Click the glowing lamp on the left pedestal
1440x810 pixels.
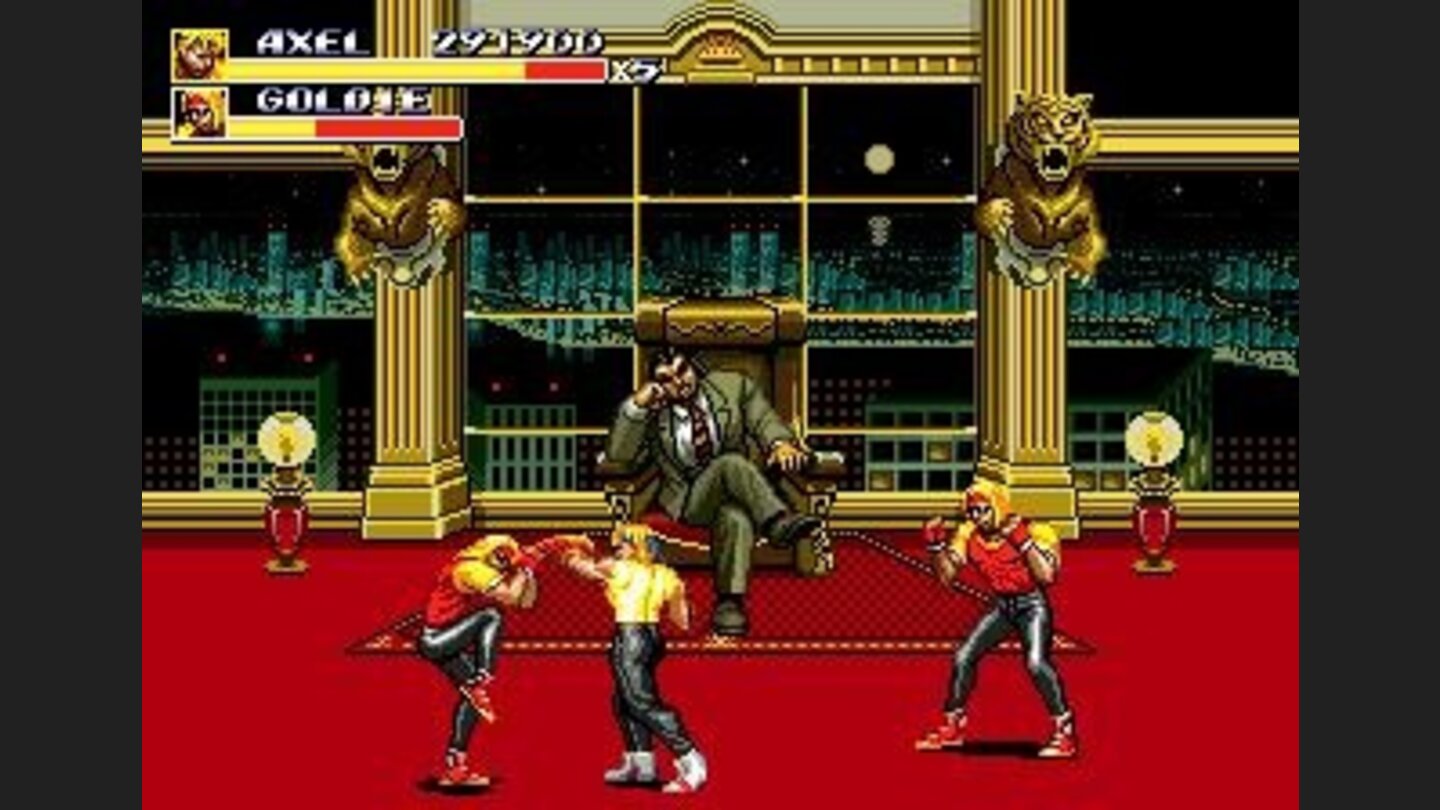(288, 438)
